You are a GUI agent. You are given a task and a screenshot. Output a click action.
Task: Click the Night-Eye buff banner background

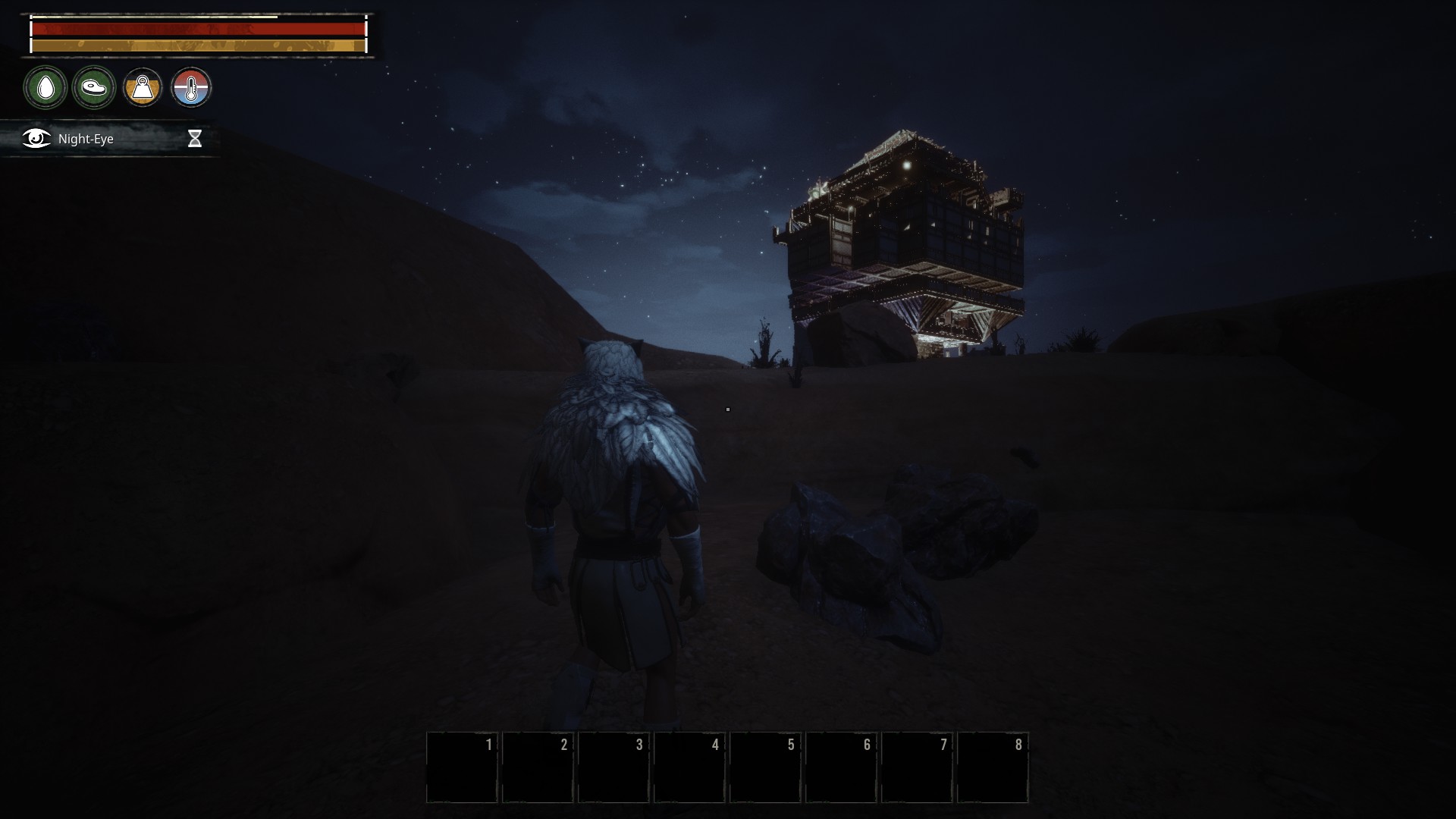[x=144, y=139]
